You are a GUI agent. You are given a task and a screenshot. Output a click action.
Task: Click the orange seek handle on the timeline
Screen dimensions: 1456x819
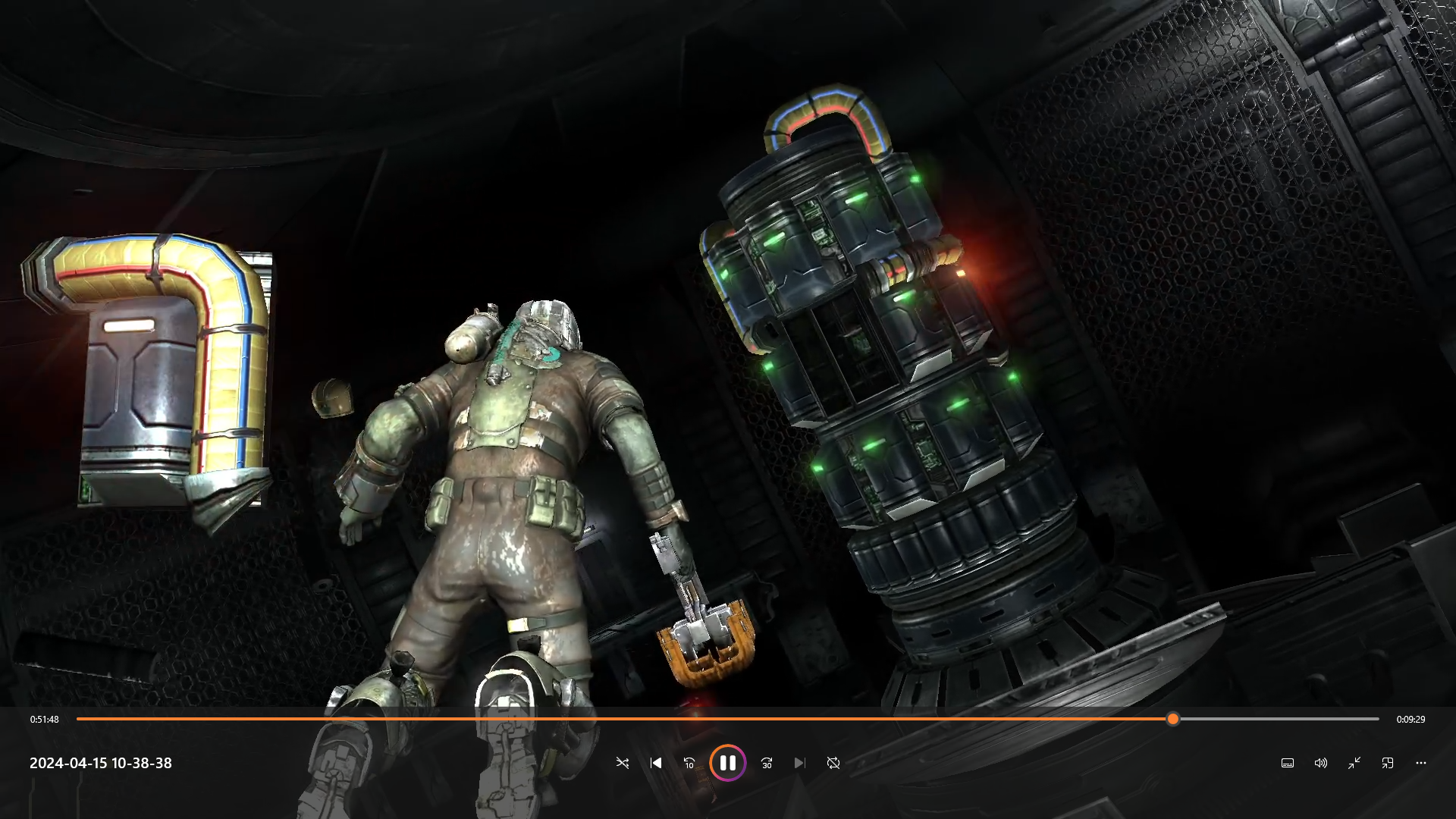coord(1173,719)
